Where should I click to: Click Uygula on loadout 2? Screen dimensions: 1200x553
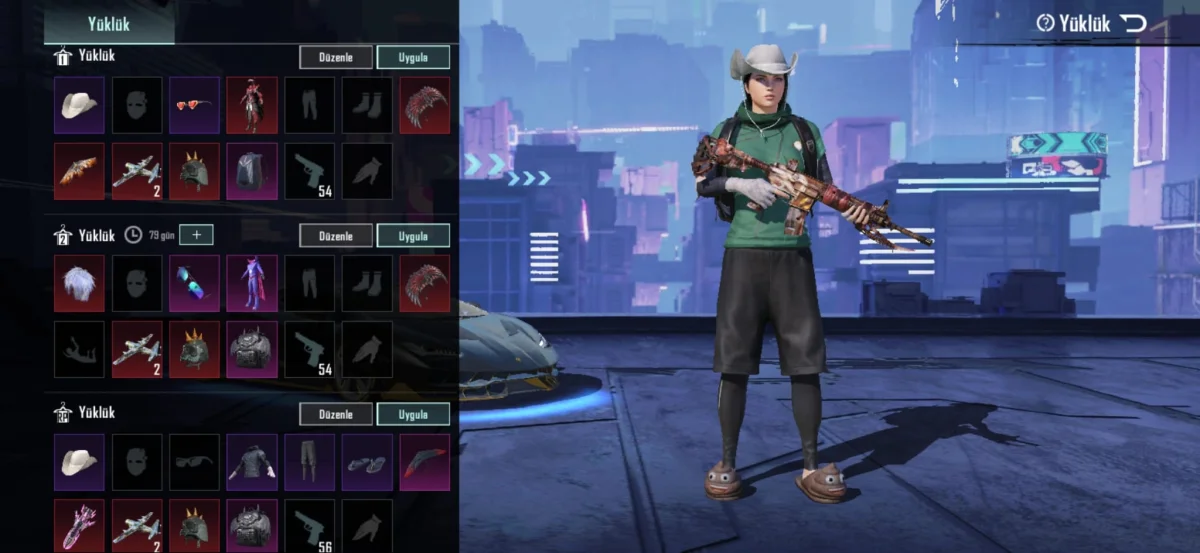point(413,235)
